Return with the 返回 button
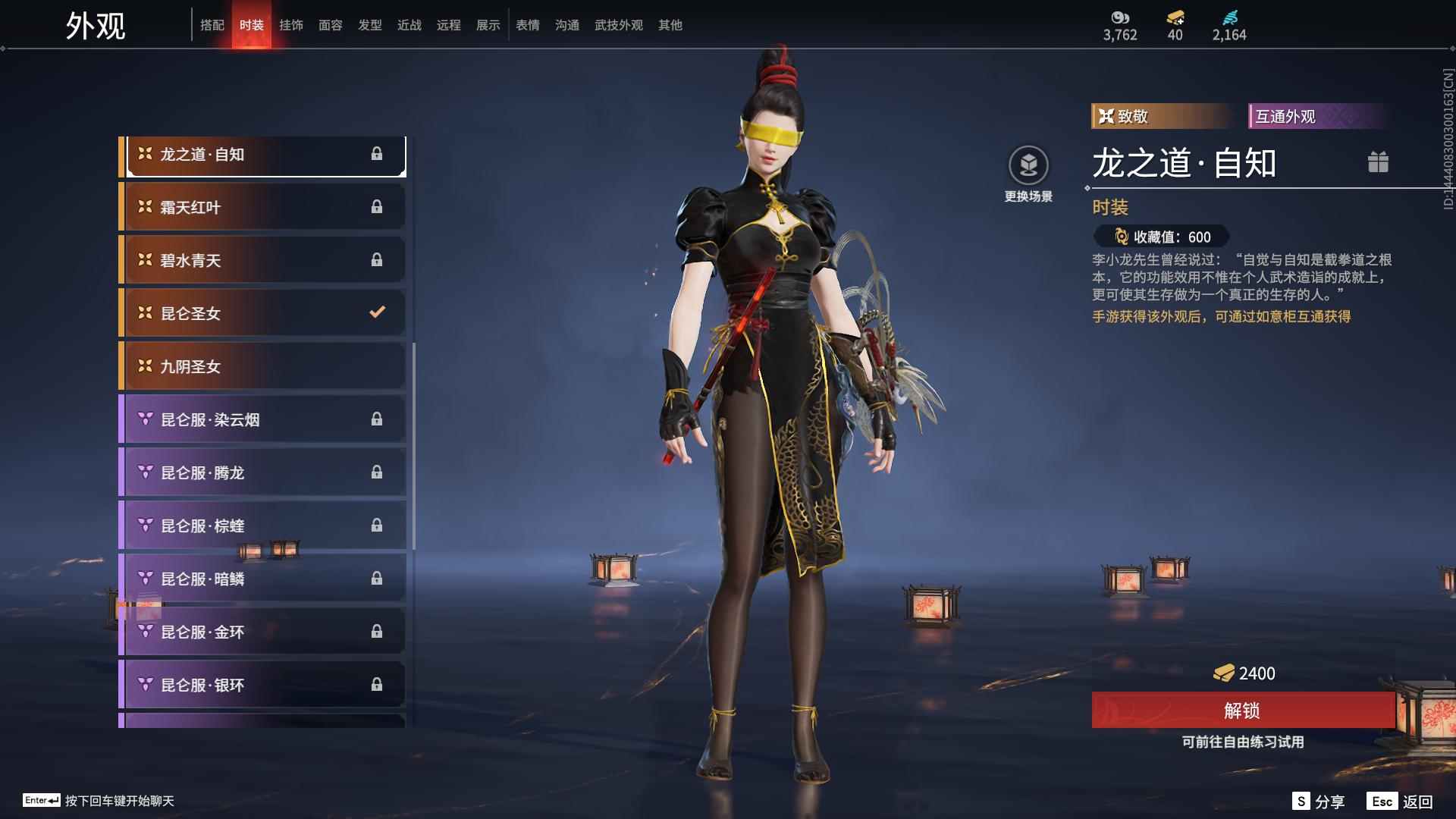The width and height of the screenshot is (1456, 819). (1400, 802)
